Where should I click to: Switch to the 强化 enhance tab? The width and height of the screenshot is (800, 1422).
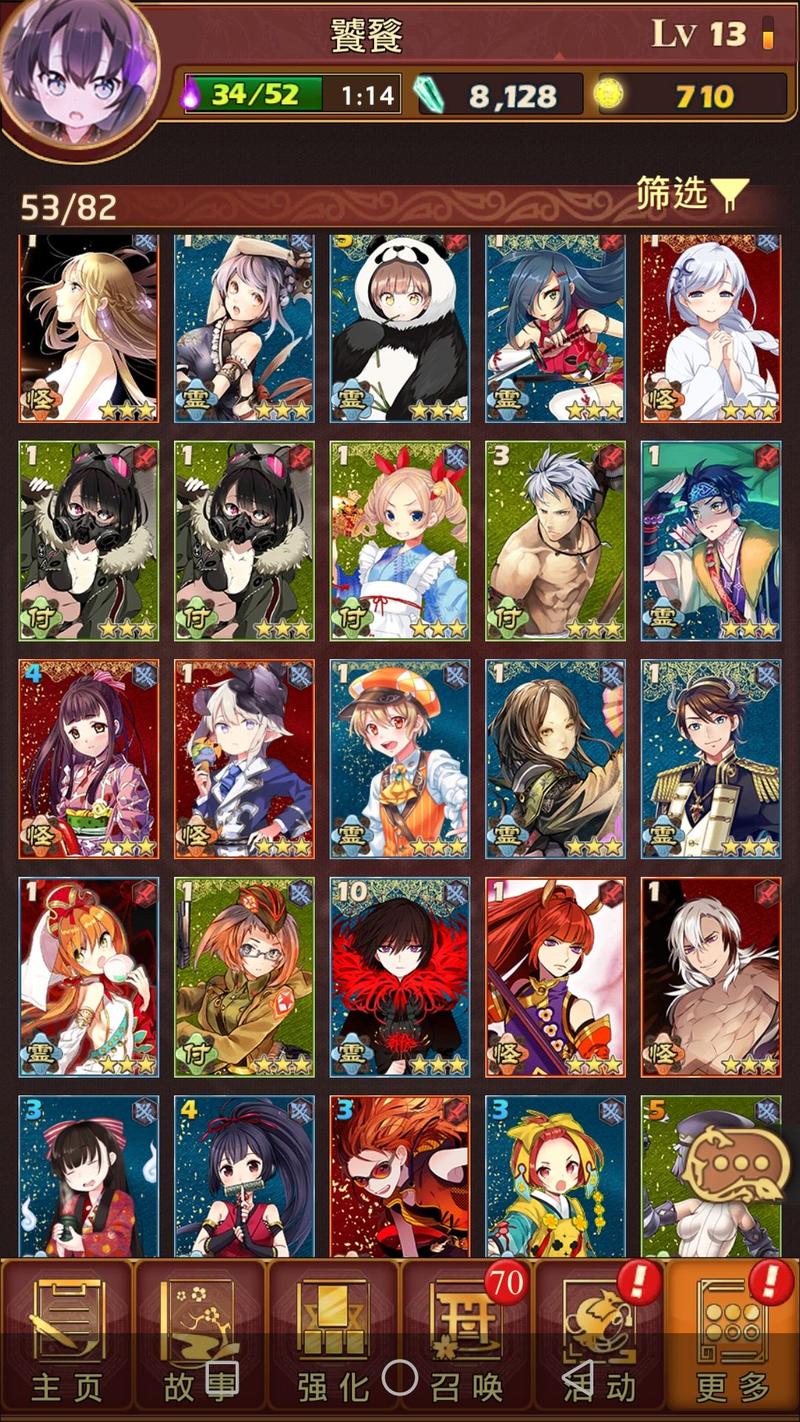[x=333, y=1340]
